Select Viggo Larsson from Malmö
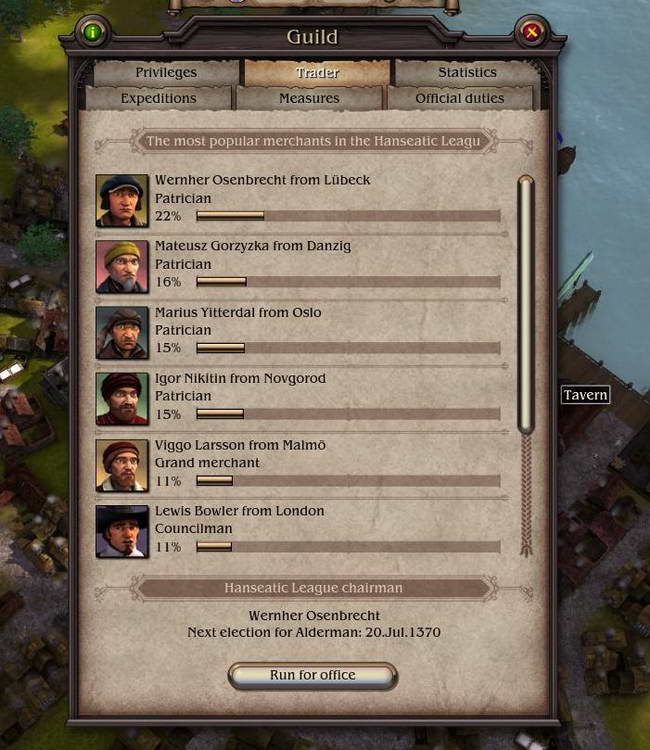 tap(241, 445)
